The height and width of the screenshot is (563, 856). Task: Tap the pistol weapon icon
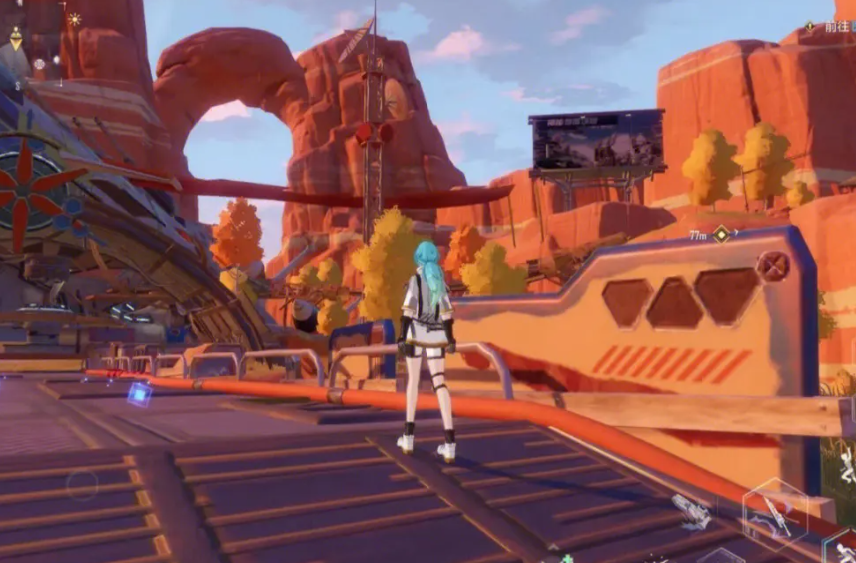coord(691,509)
